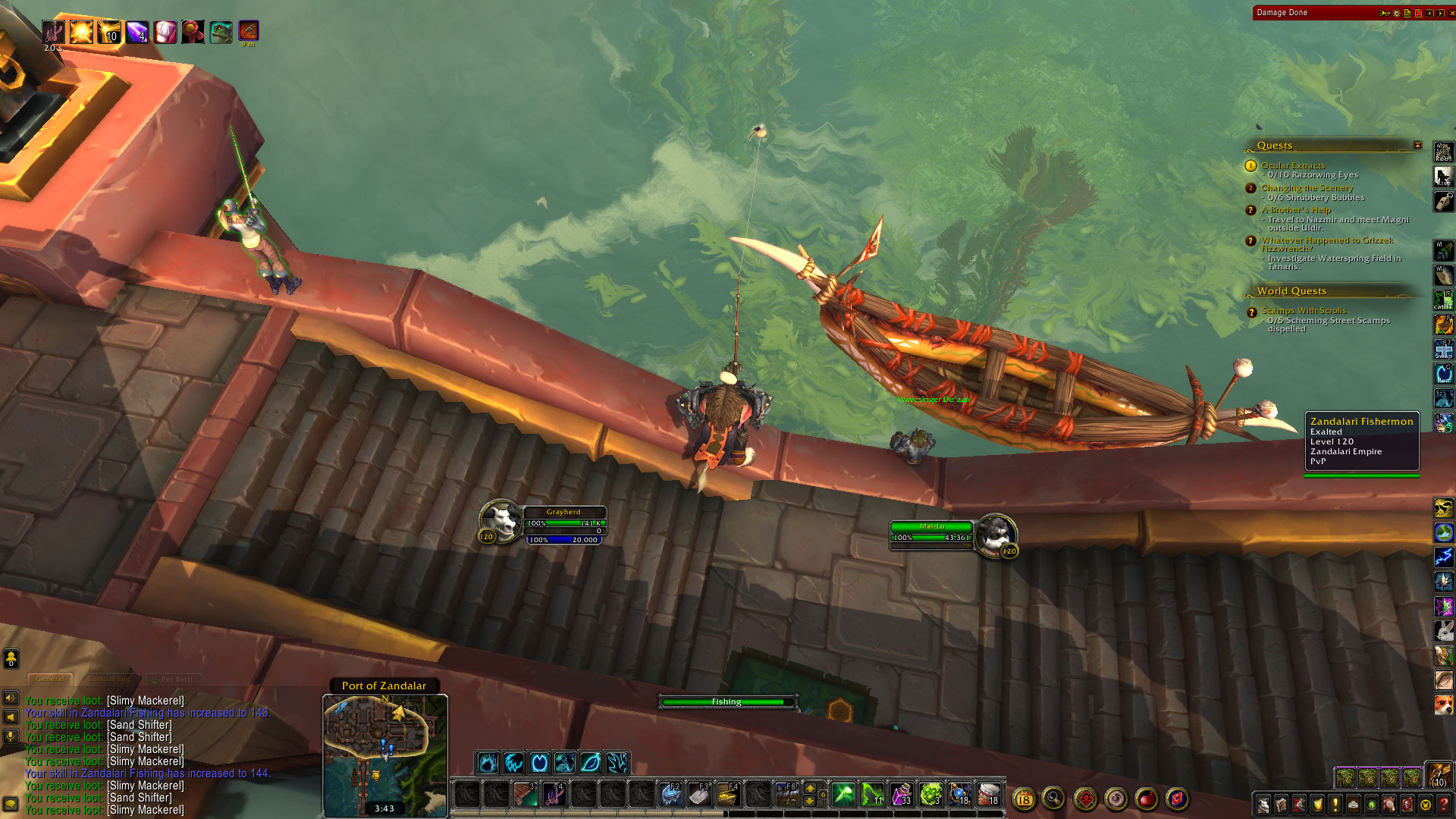Open the achievements shield micro button
Image resolution: width=1456 pixels, height=819 pixels.
[1318, 804]
